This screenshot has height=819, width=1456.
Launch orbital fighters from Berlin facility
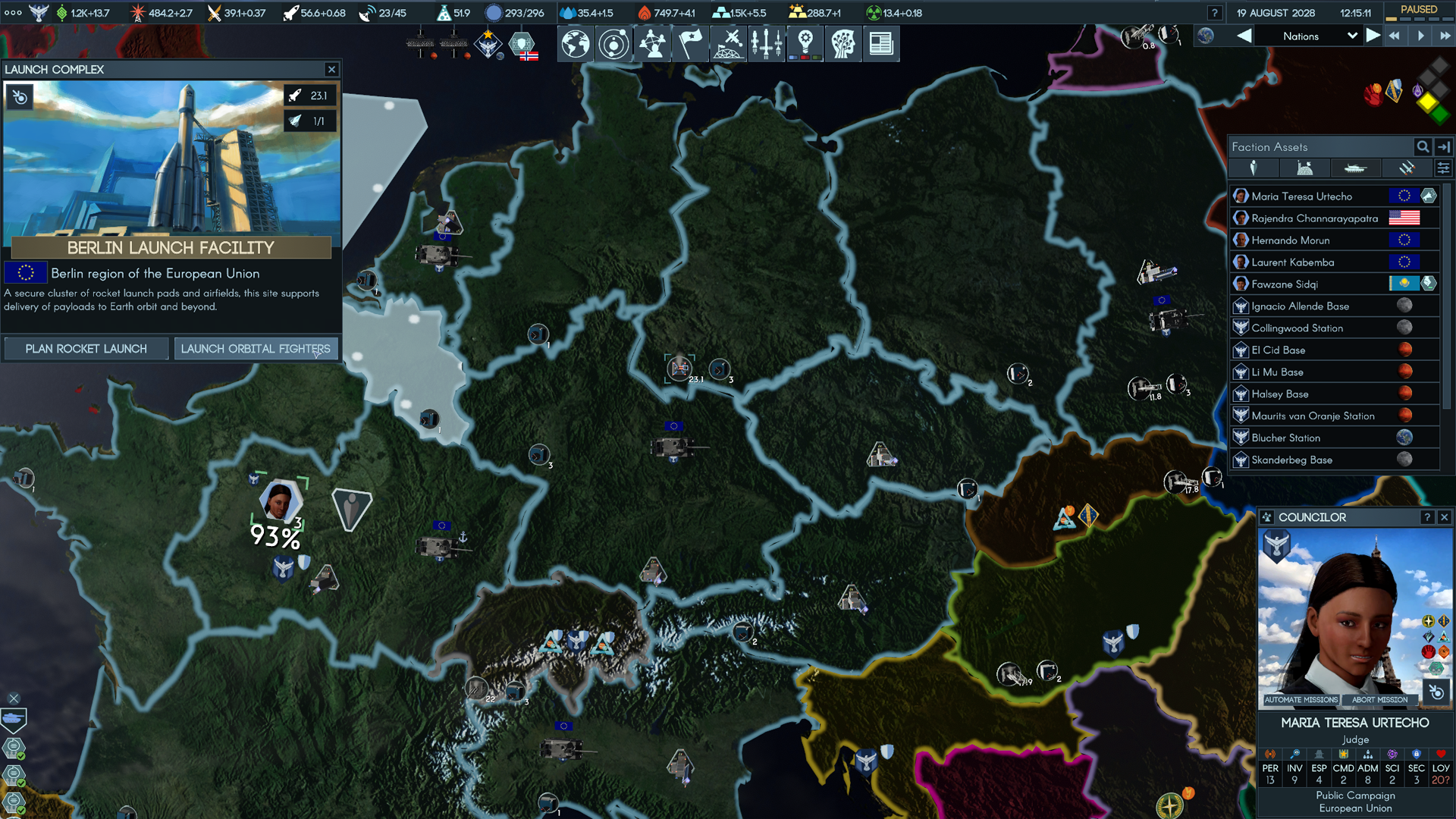(x=256, y=349)
